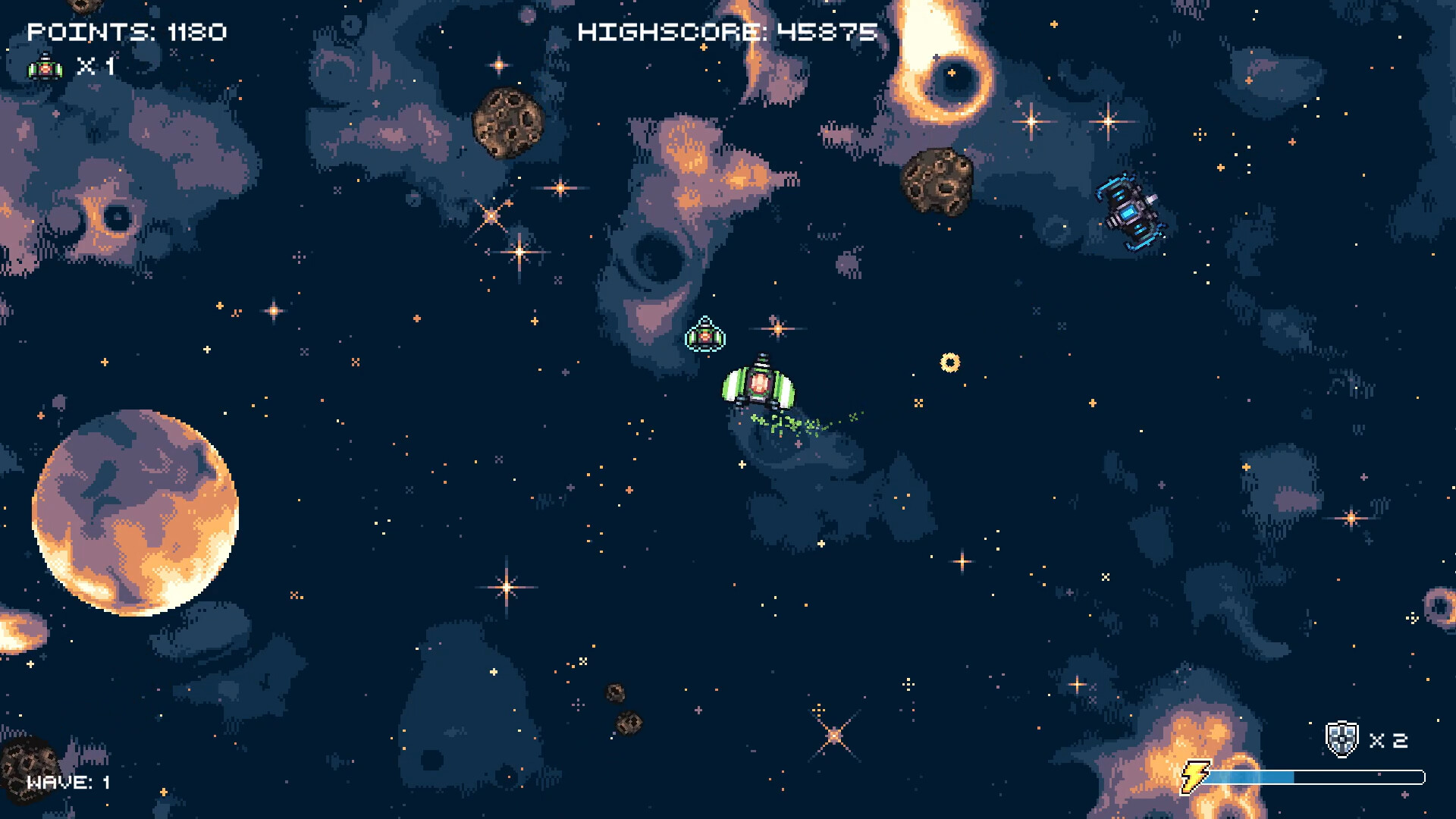Select the WAVE: 1 indicator
Viewport: 1456px width, 819px height.
[x=68, y=783]
